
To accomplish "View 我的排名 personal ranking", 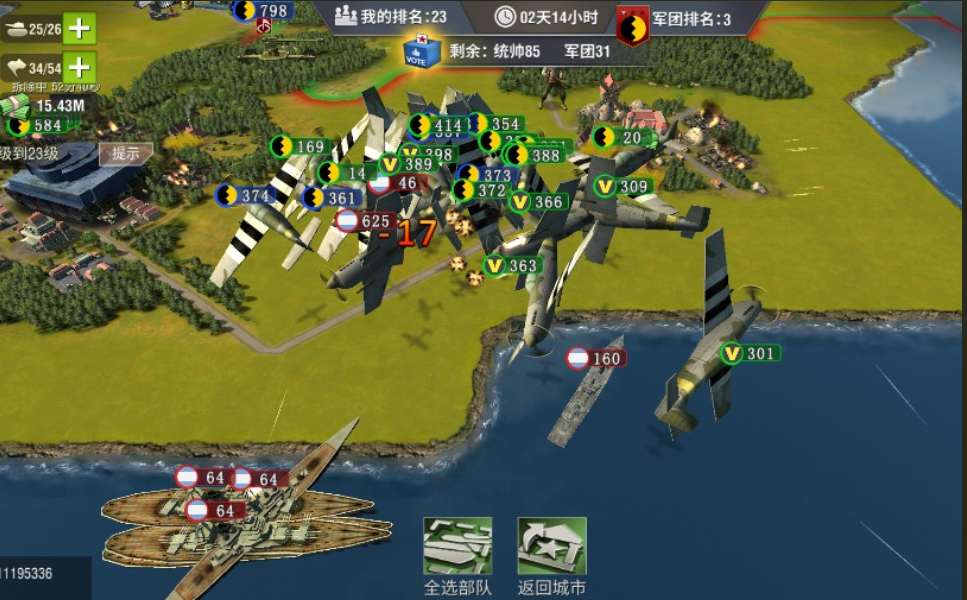I will [x=391, y=16].
